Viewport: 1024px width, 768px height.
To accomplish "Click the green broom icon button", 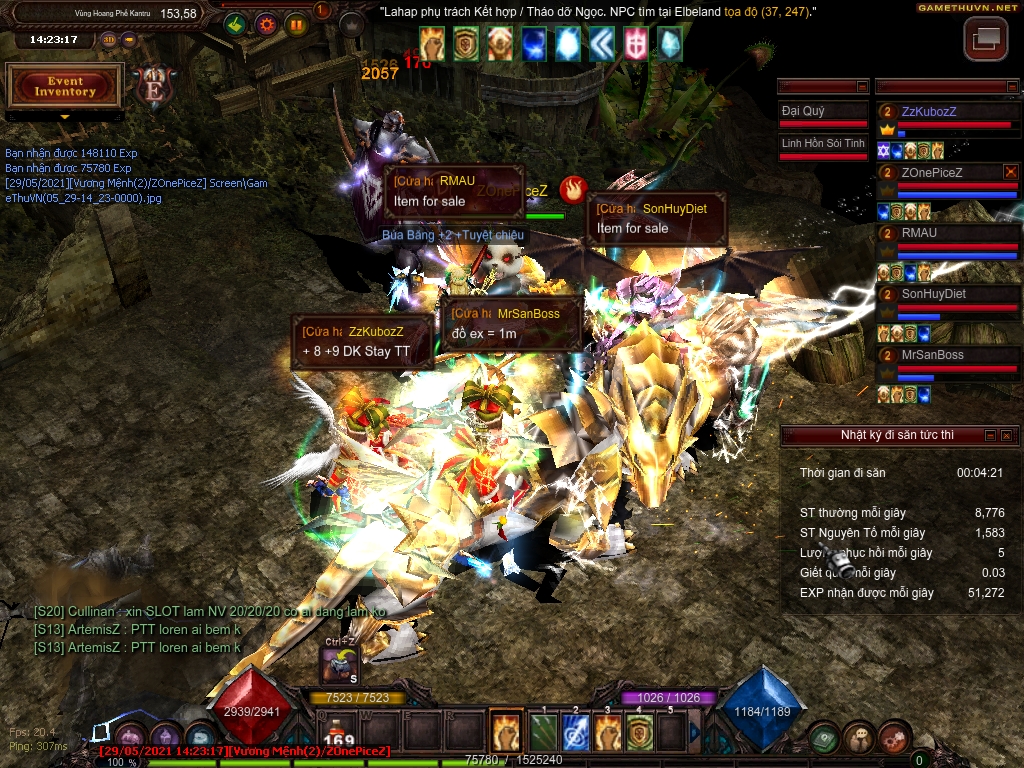I will tap(236, 24).
